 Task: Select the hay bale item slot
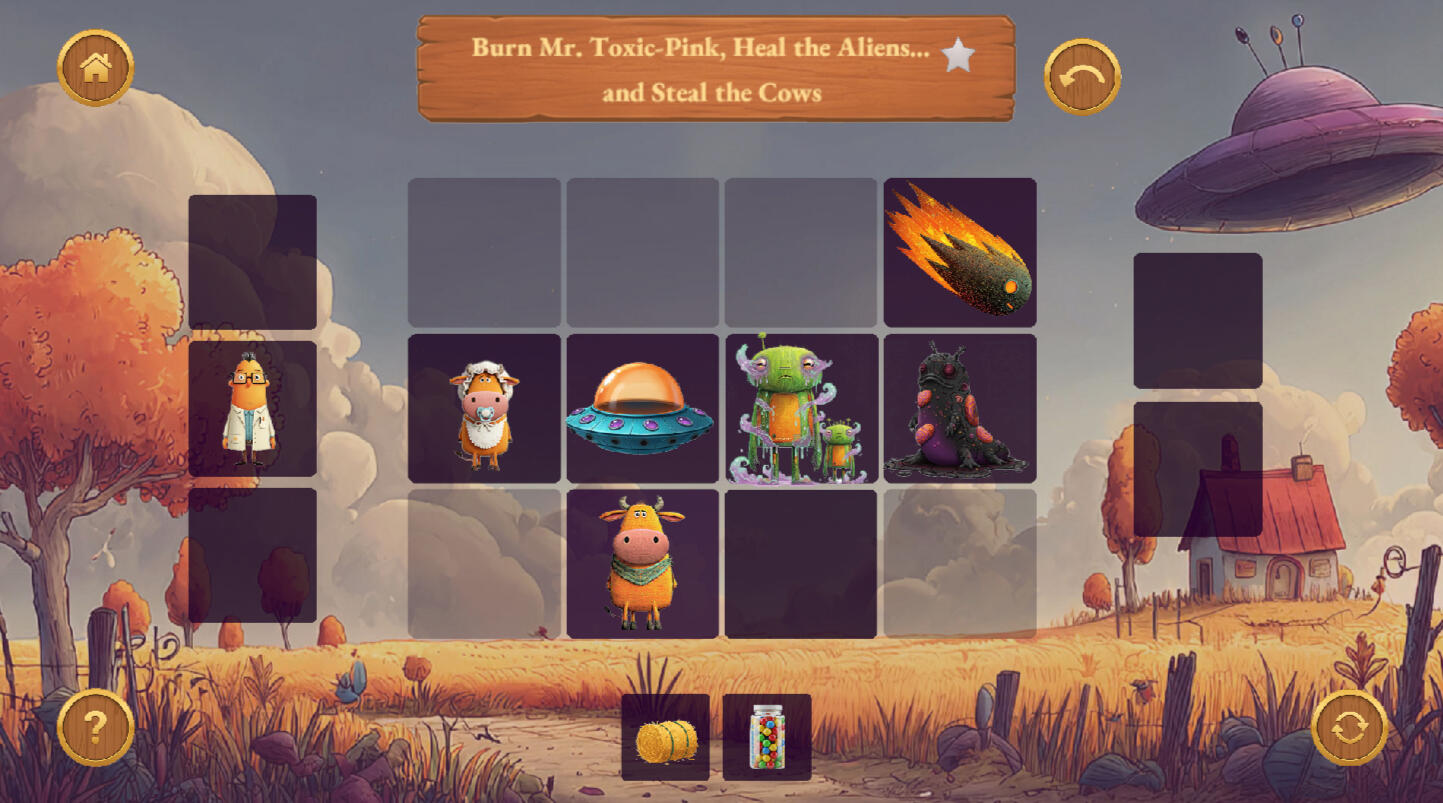point(666,738)
